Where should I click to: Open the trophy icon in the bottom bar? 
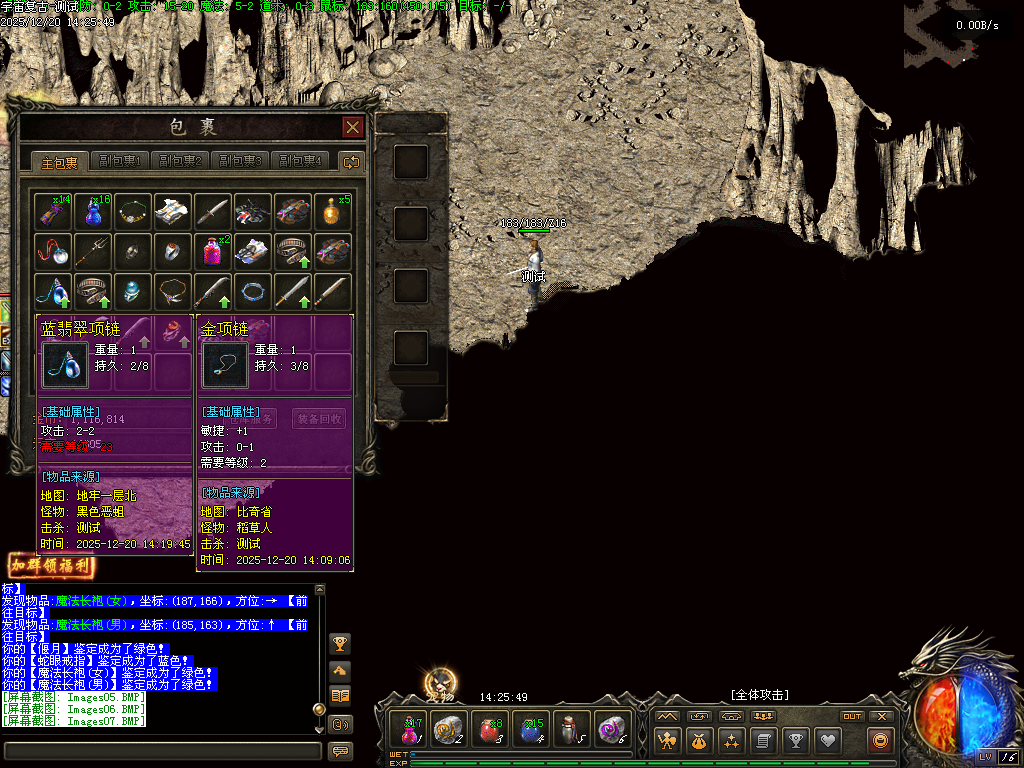coord(795,741)
